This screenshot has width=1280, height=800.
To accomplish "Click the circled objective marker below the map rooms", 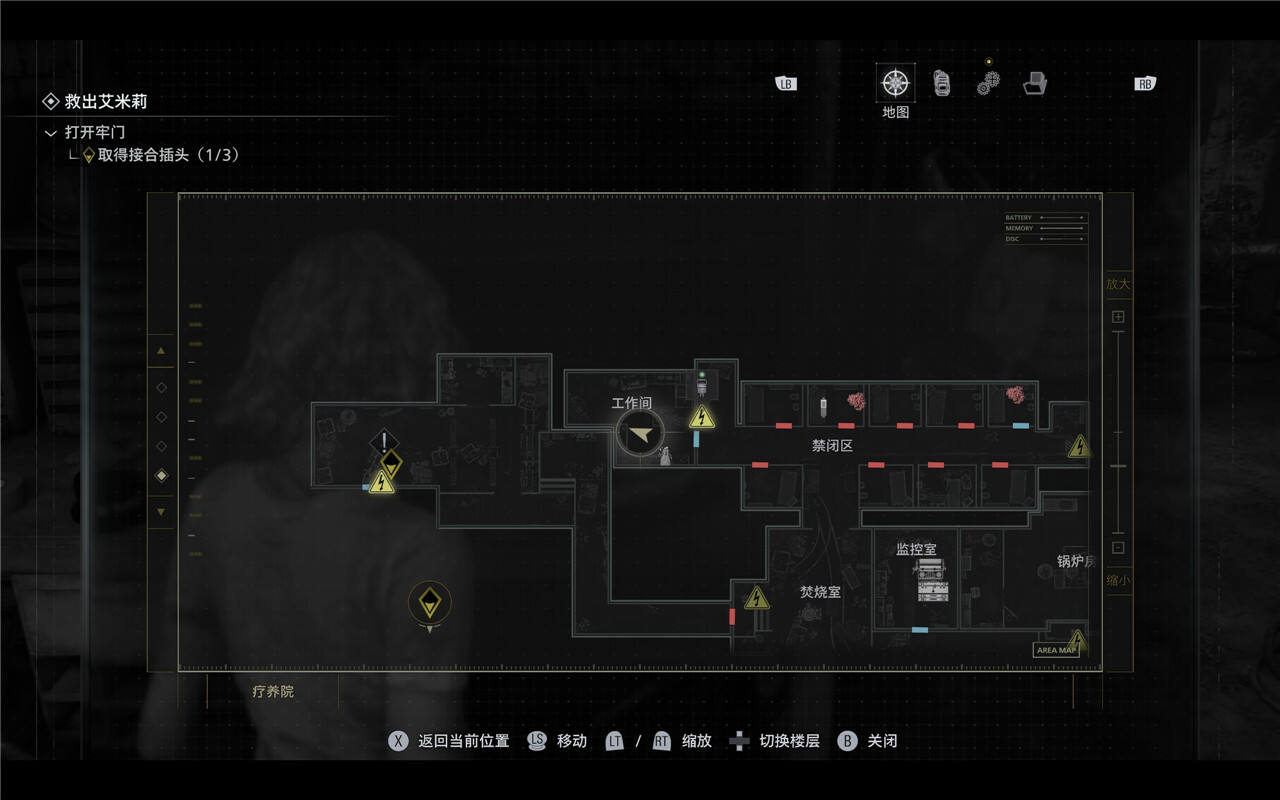I will 430,602.
